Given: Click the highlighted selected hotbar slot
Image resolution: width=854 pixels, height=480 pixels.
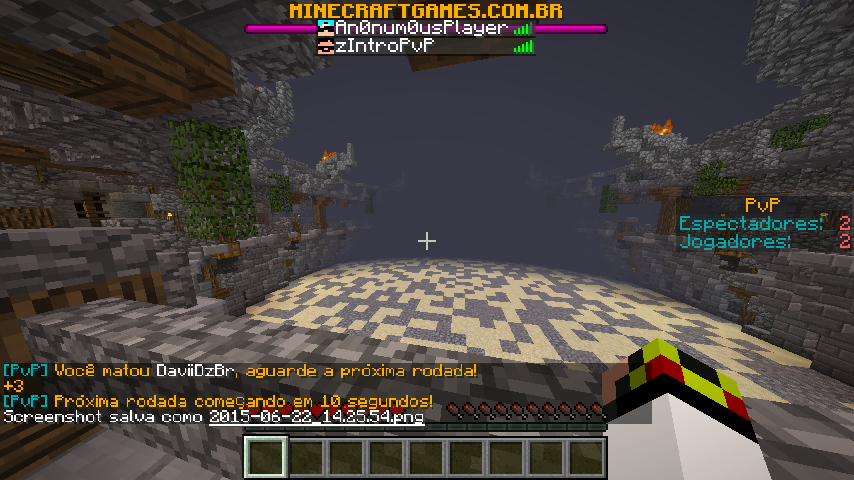Looking at the screenshot, I should (266, 458).
